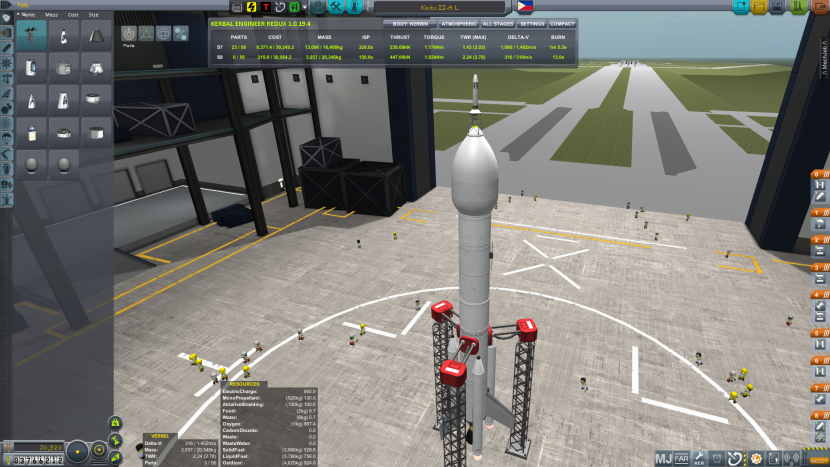
Task: Open the FAR analysis toolbar button
Action: pos(682,459)
